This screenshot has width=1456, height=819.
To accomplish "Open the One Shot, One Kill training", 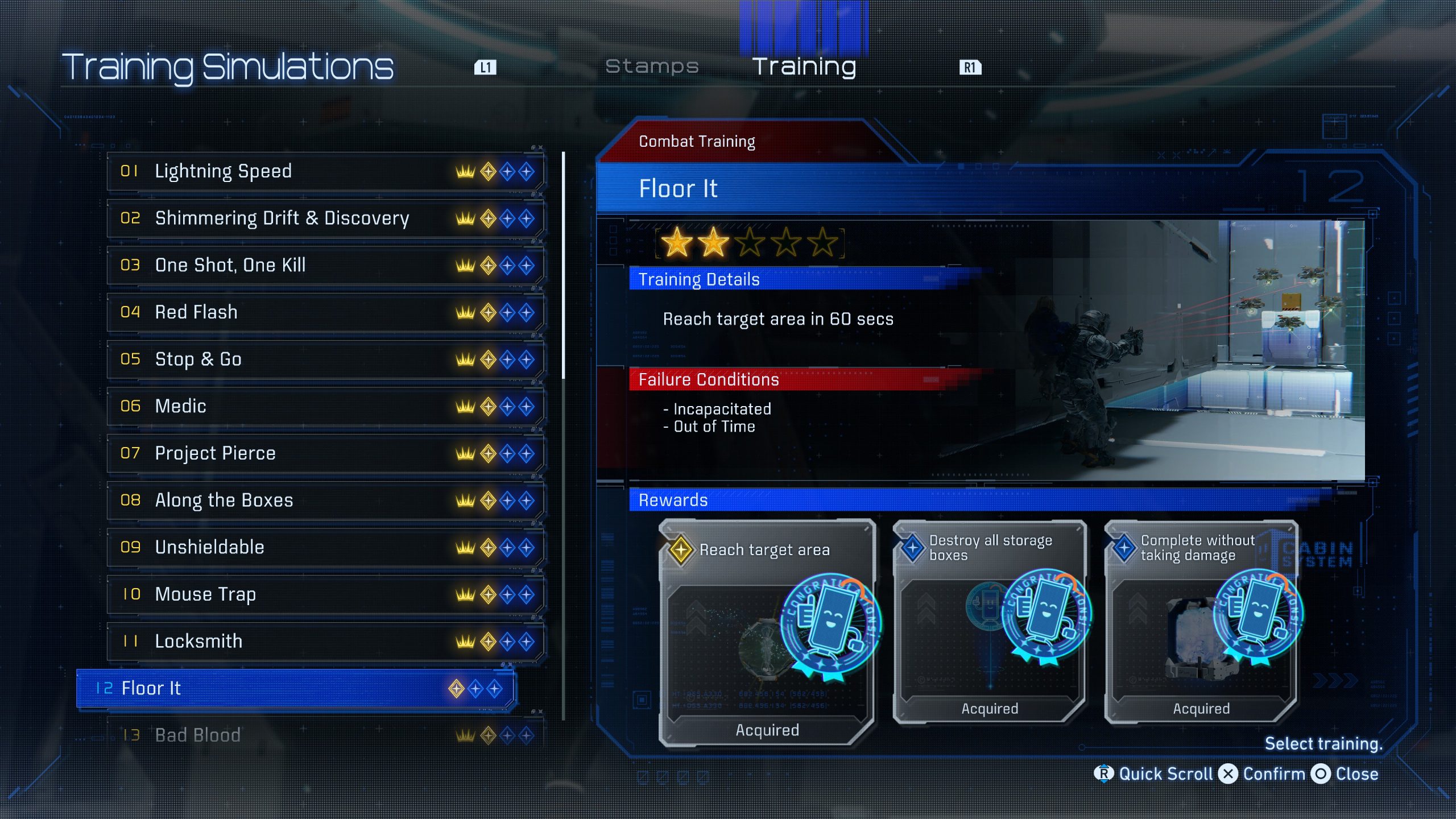I will point(324,265).
